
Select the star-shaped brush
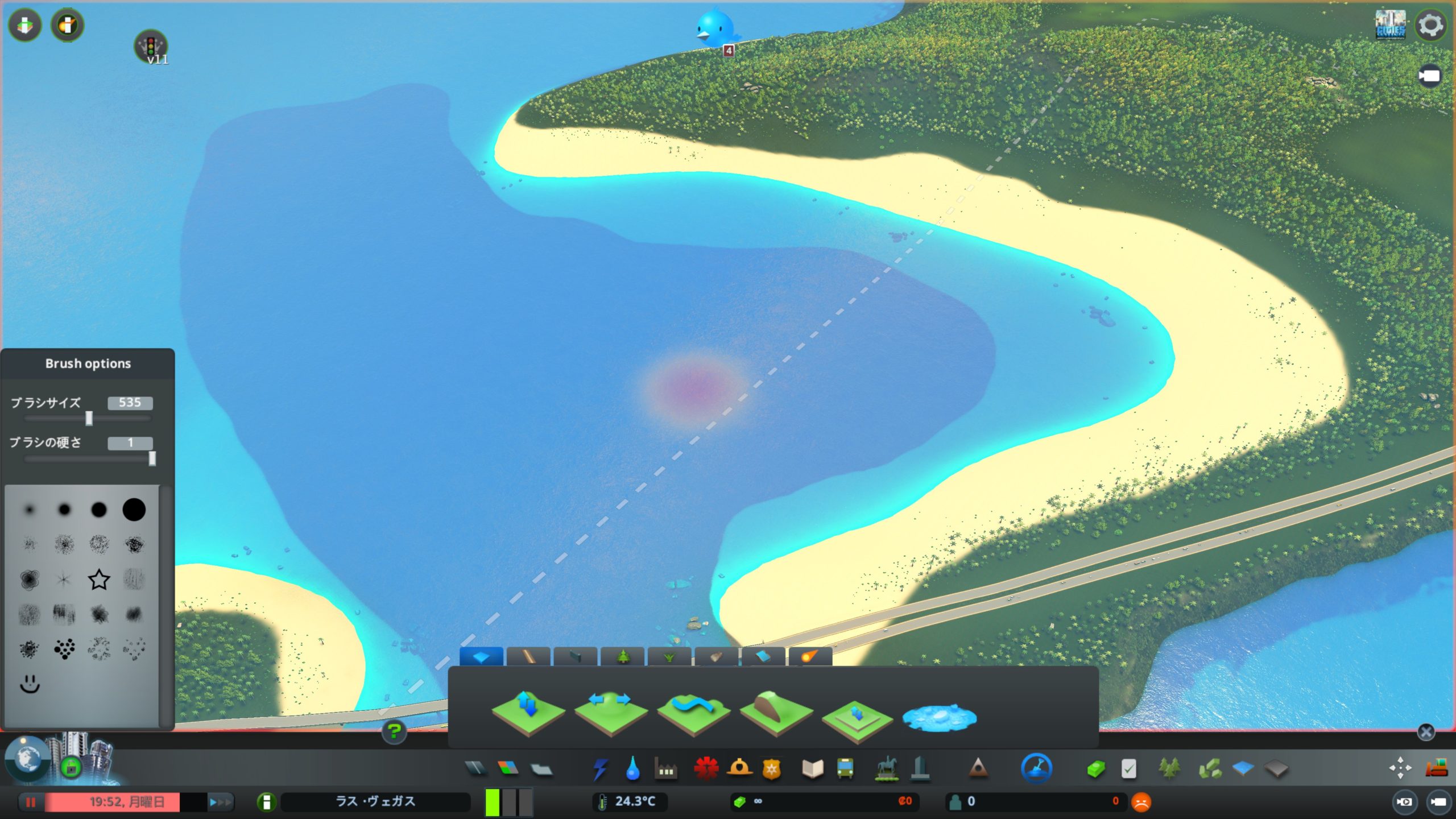[x=99, y=580]
